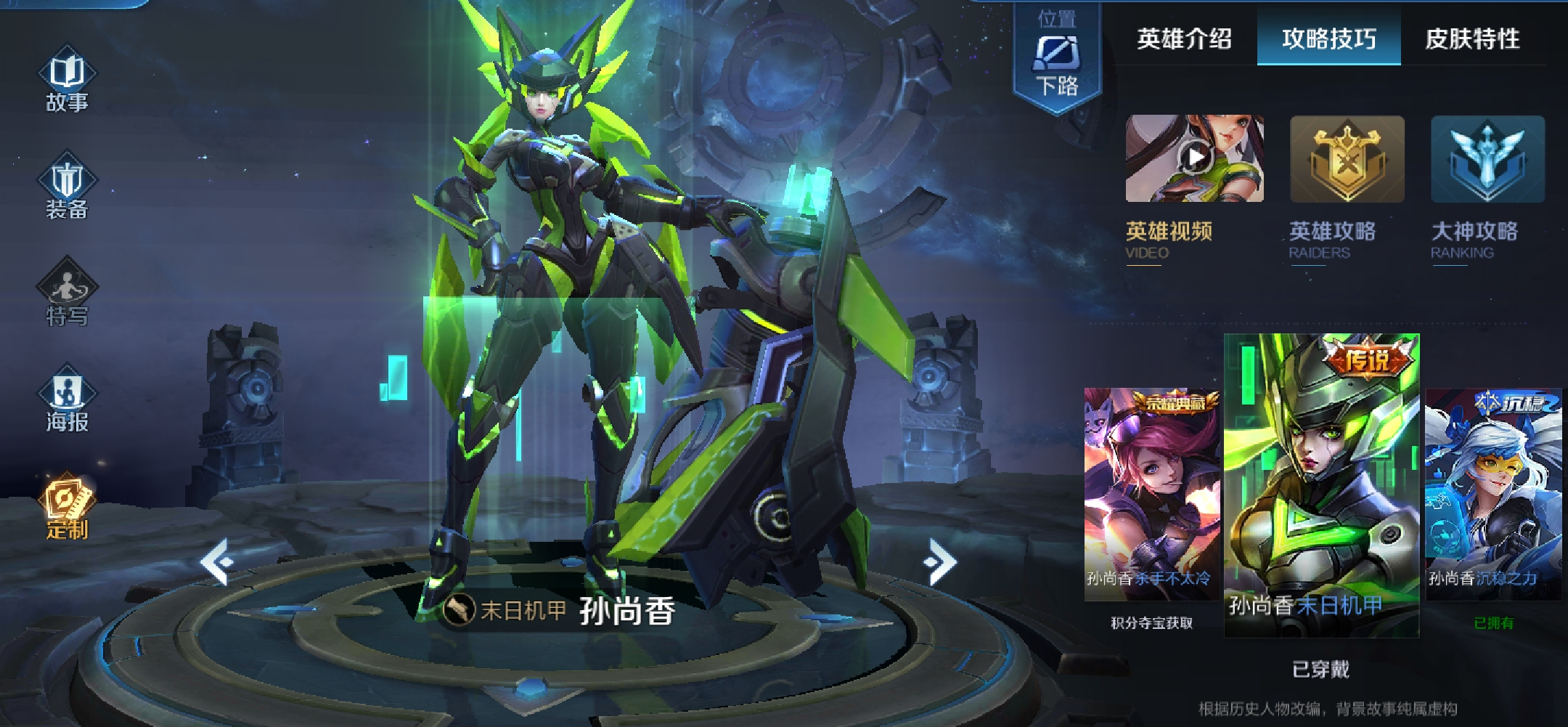Play the 英雄视频 hero video
The height and width of the screenshot is (727, 1568).
click(x=1194, y=159)
